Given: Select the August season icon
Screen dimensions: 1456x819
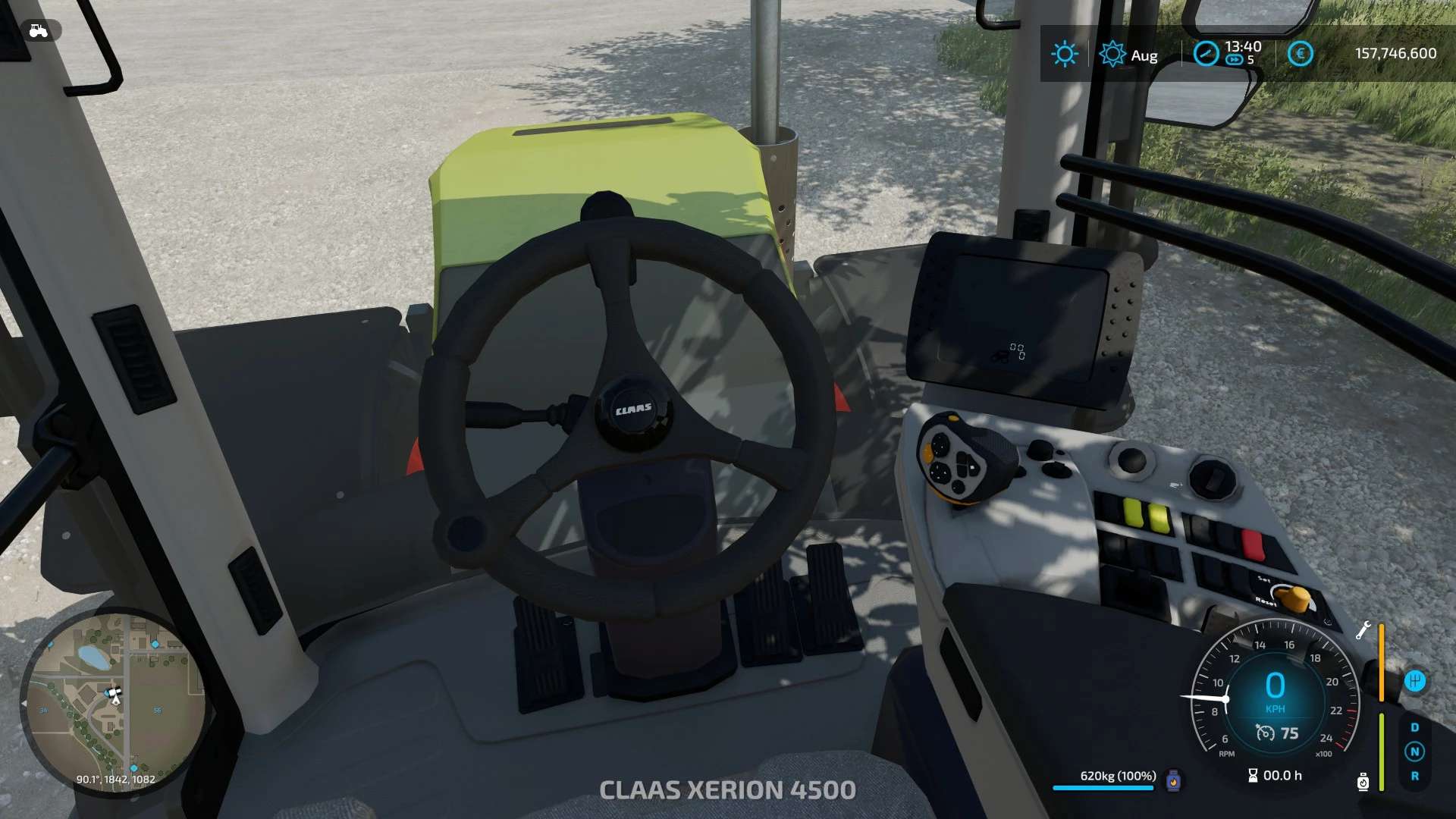Looking at the screenshot, I should [1112, 54].
